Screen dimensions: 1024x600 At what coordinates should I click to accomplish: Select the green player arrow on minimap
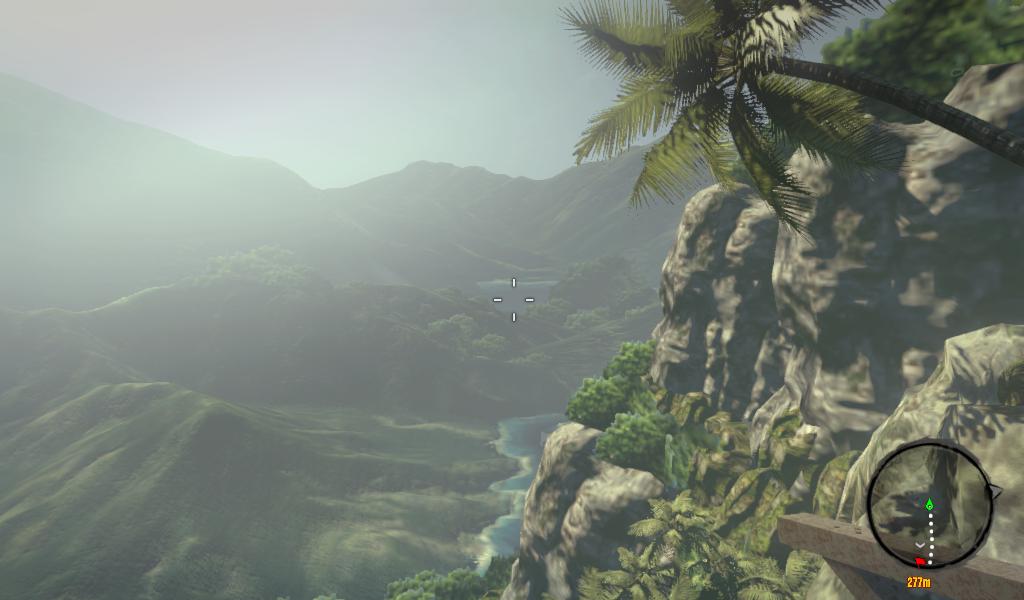[x=930, y=504]
